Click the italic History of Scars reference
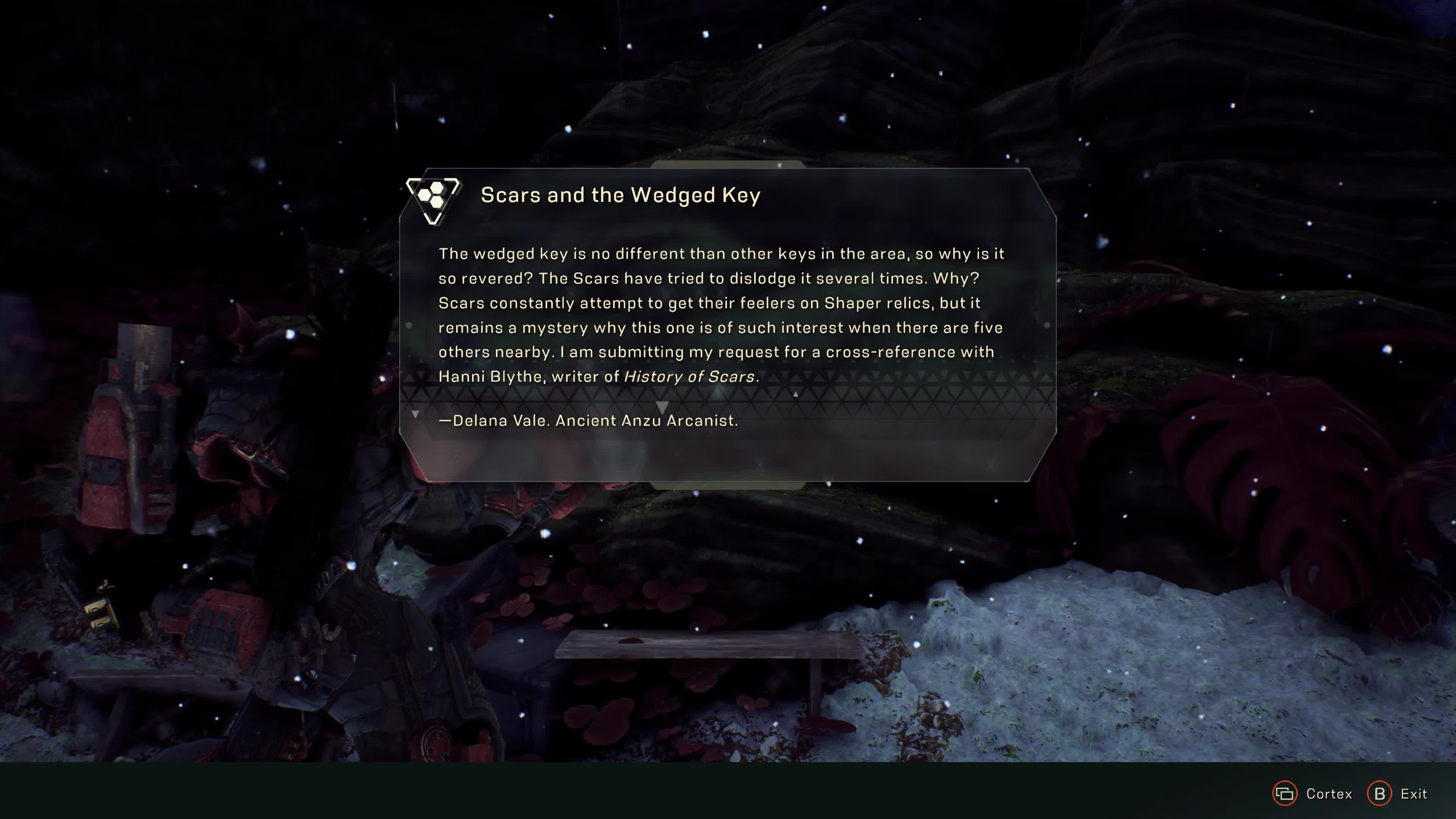The height and width of the screenshot is (819, 1456). [x=689, y=376]
